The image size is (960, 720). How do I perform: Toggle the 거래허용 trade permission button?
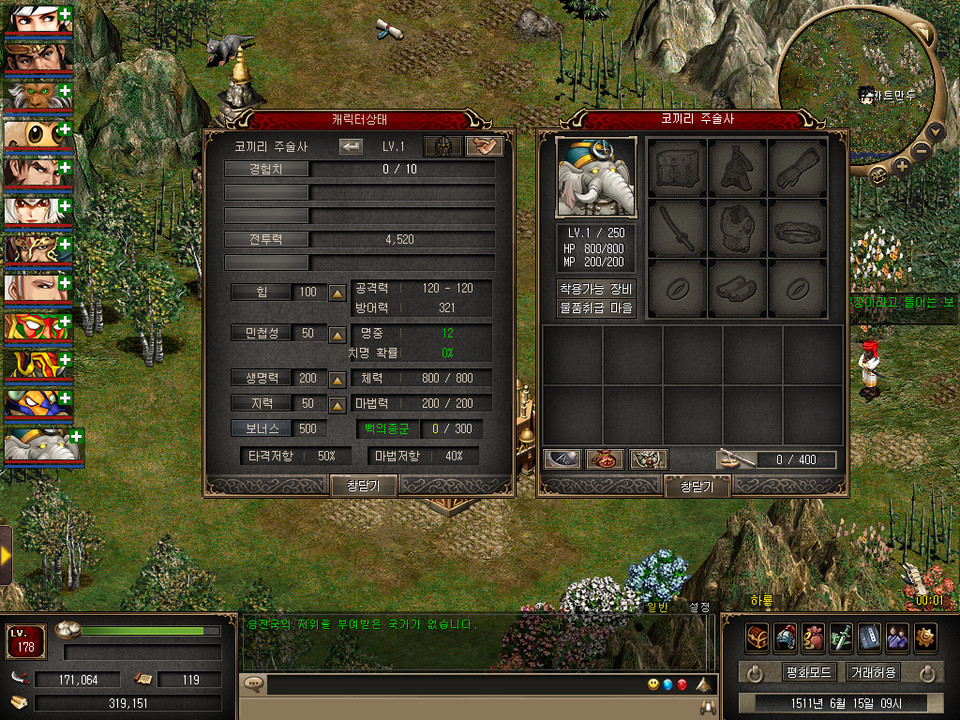point(872,672)
